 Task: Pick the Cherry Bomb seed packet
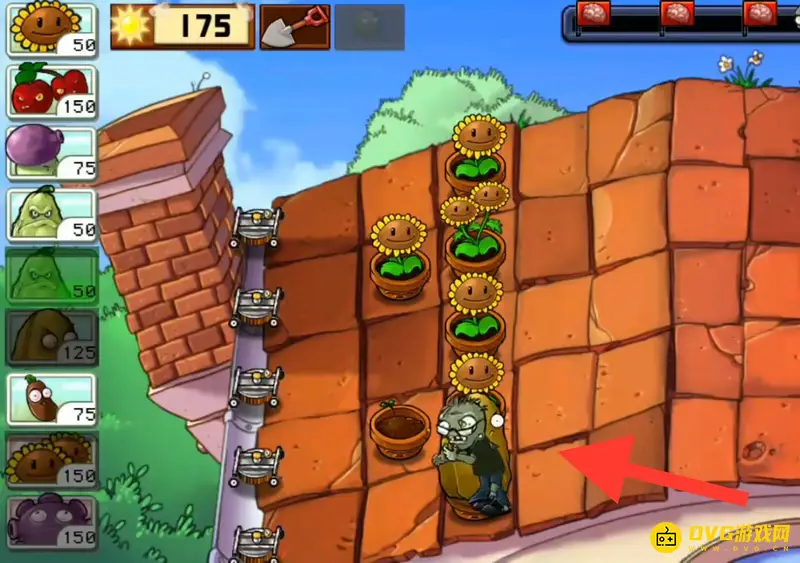point(52,91)
